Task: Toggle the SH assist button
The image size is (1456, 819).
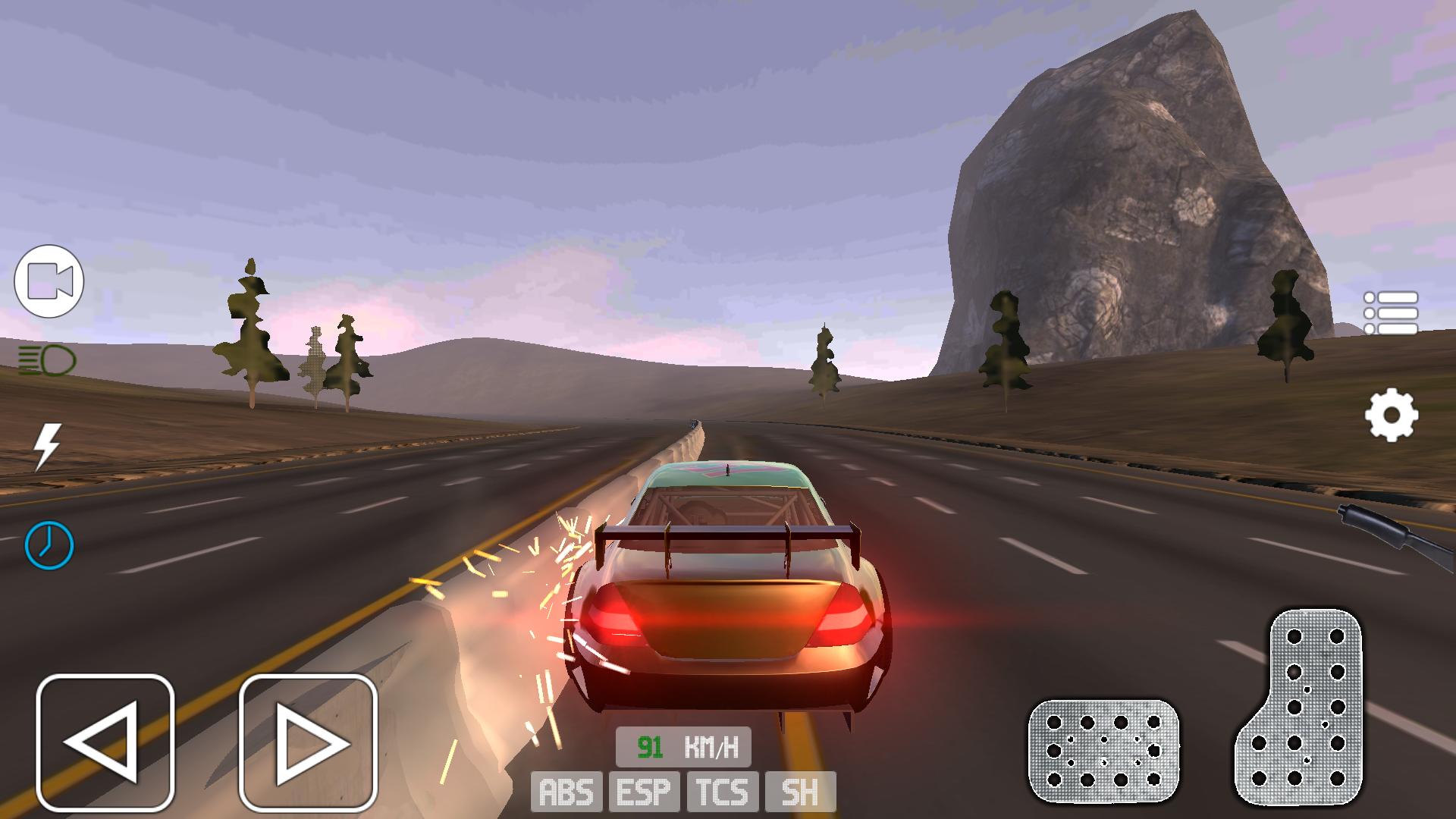Action: (800, 792)
